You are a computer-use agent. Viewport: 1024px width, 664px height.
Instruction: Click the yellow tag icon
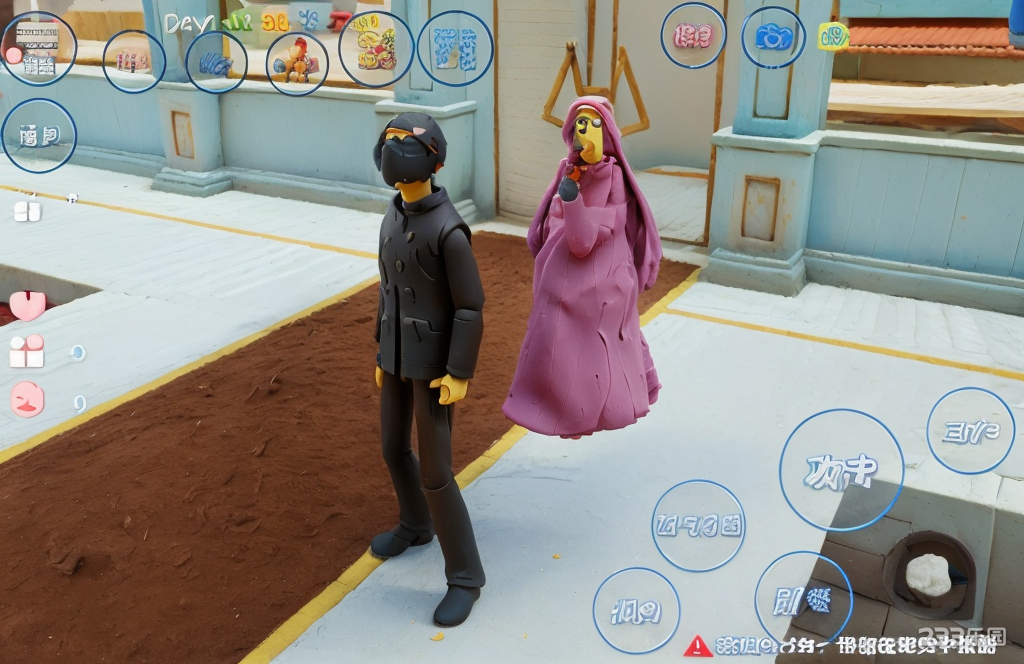833,37
